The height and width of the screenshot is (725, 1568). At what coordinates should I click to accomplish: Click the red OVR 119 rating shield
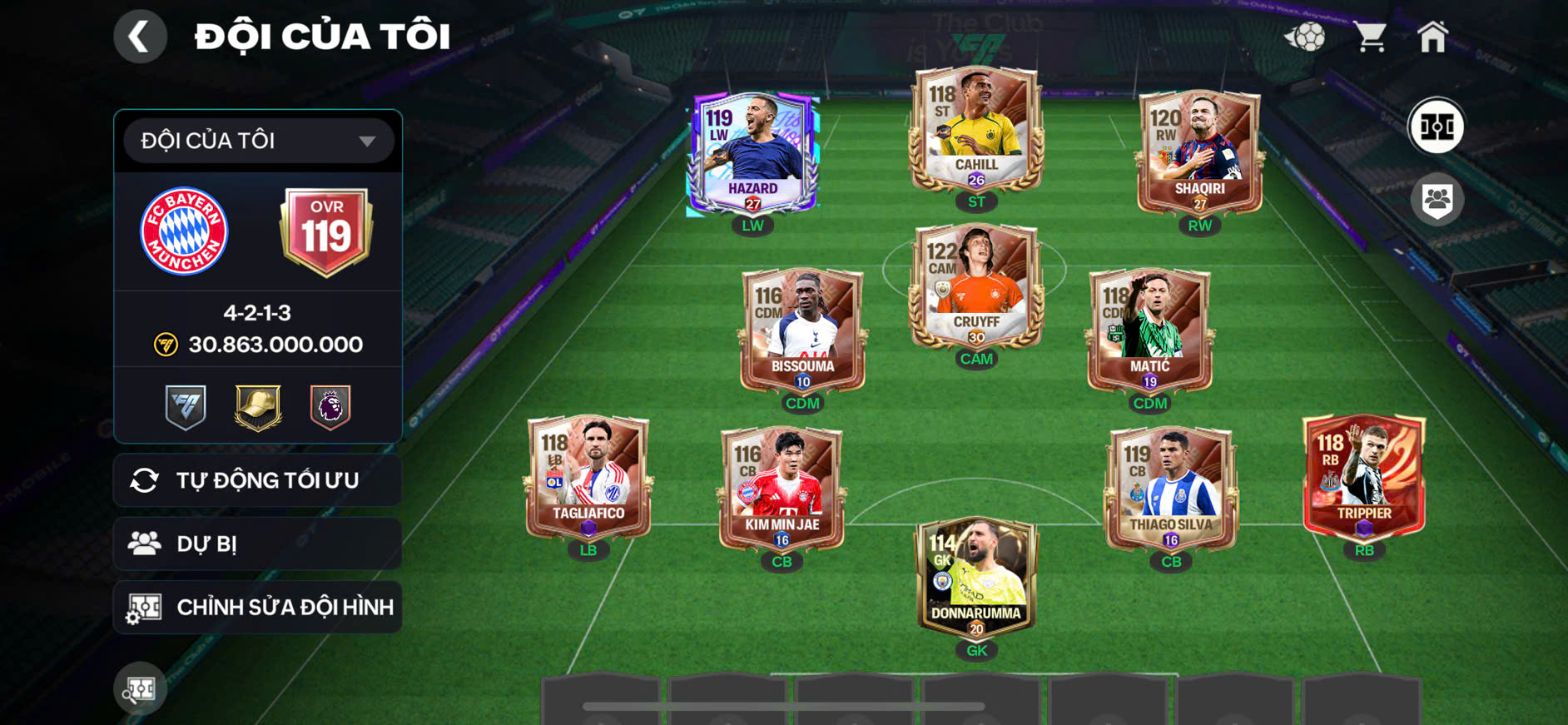point(325,231)
